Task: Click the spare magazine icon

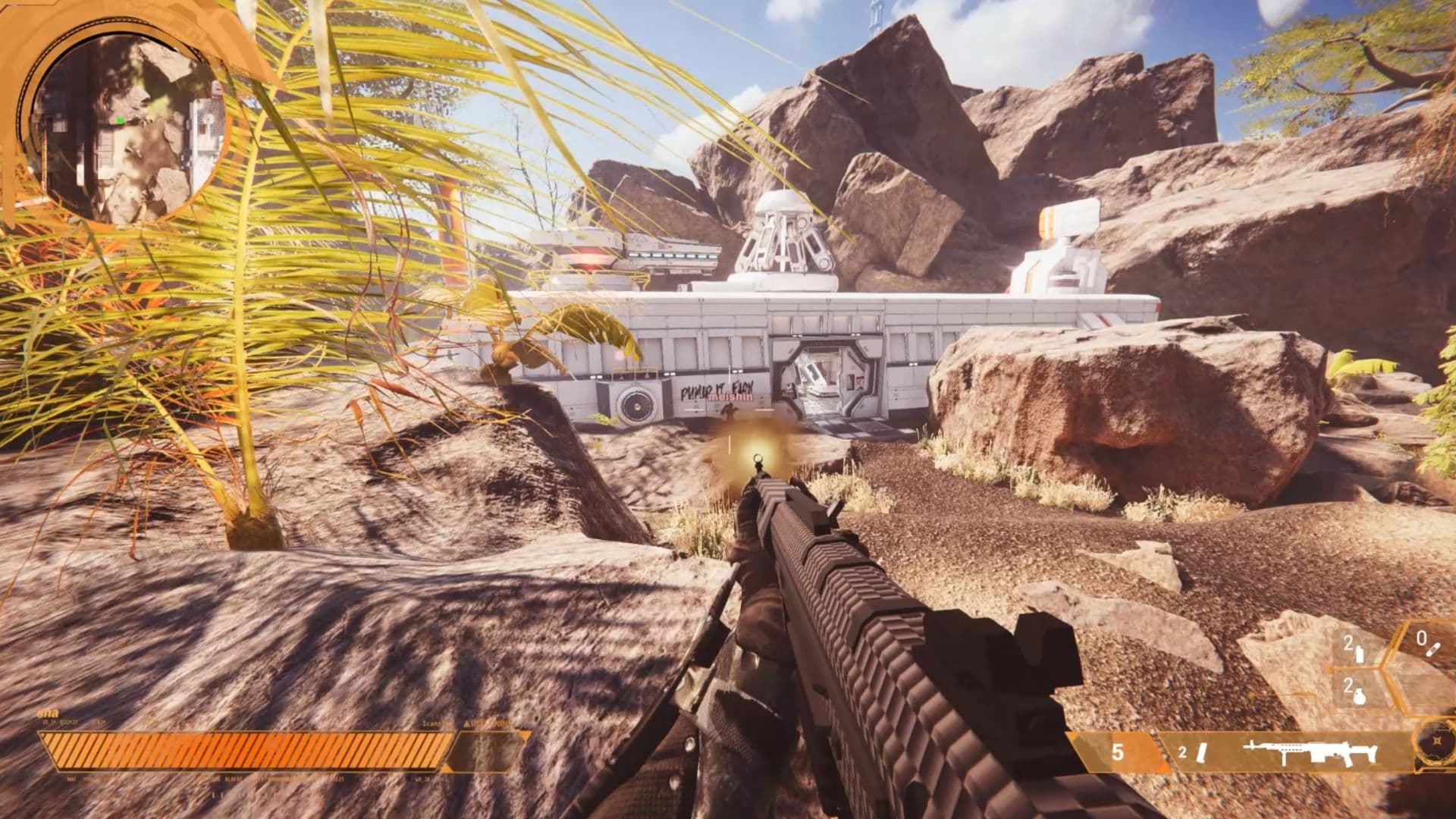Action: click(x=1201, y=753)
